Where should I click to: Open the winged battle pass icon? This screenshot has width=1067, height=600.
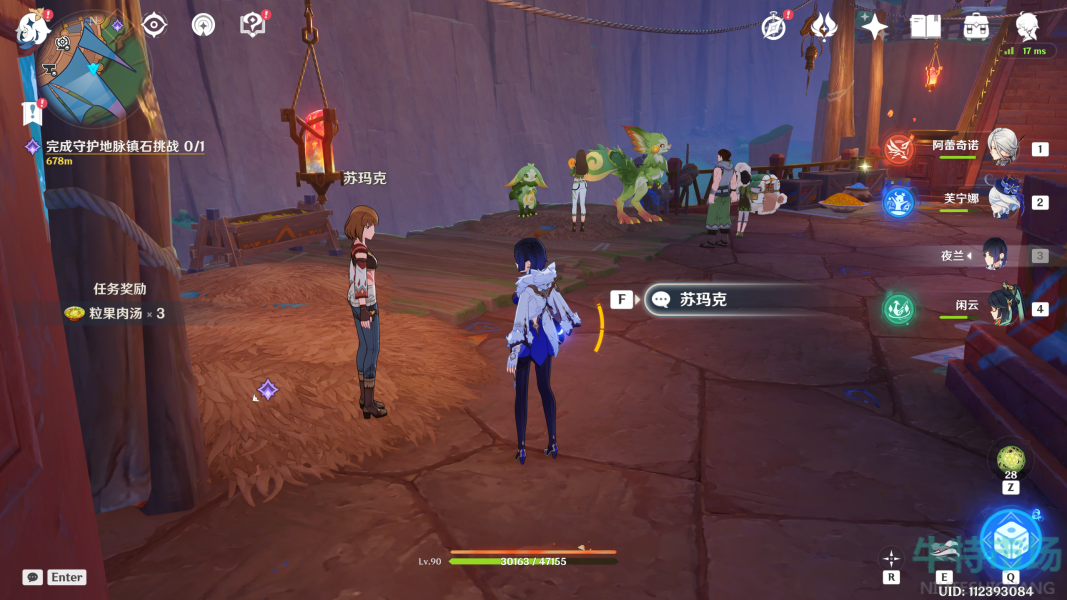pos(824,26)
